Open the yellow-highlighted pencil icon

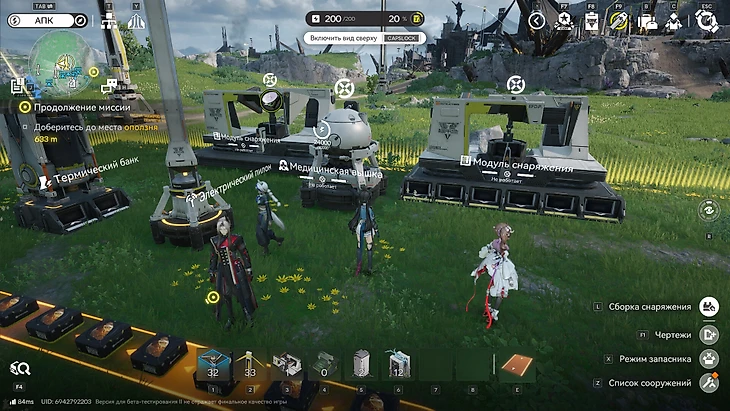[x=619, y=20]
